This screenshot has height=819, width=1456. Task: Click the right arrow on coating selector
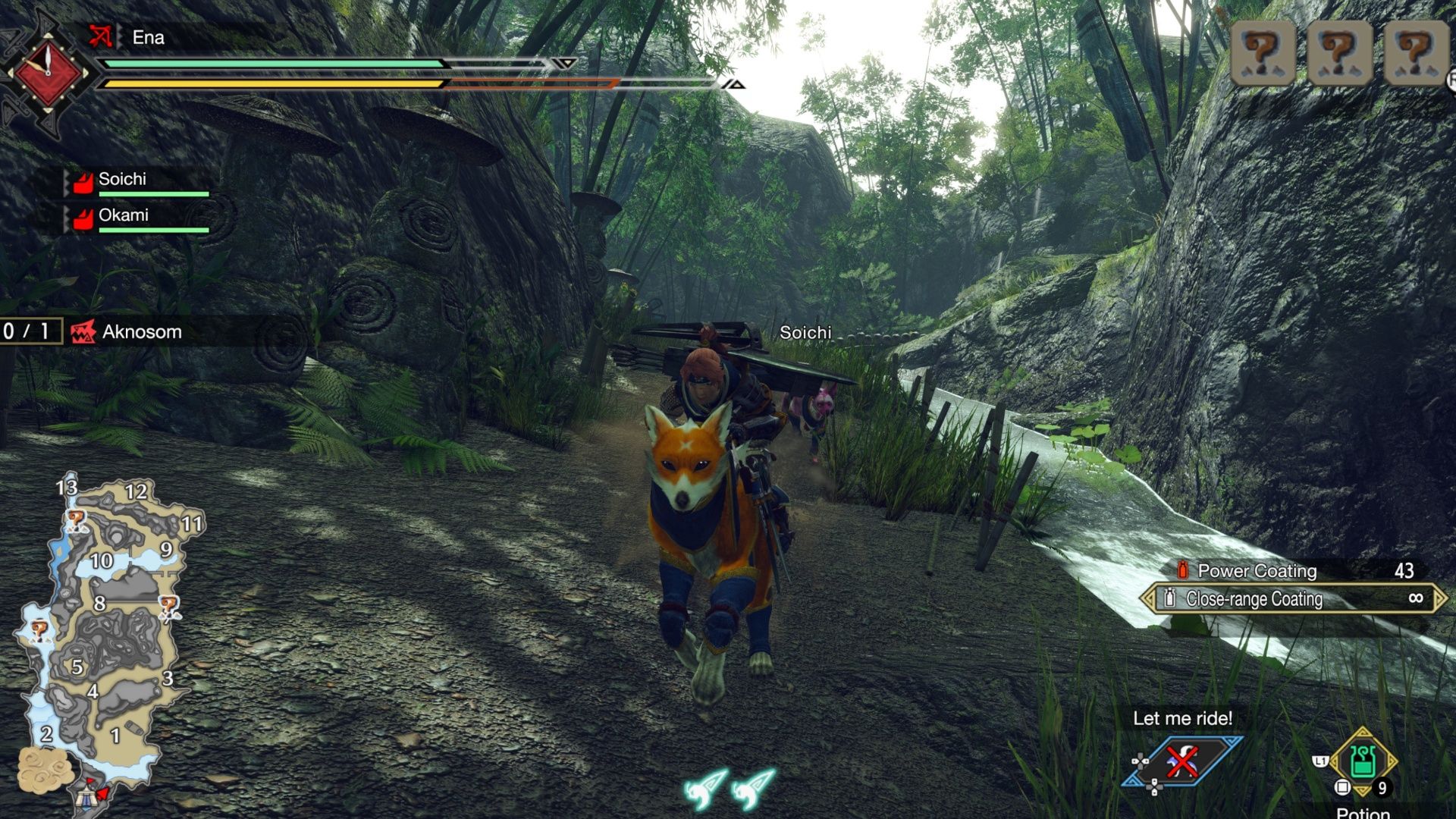(1441, 600)
